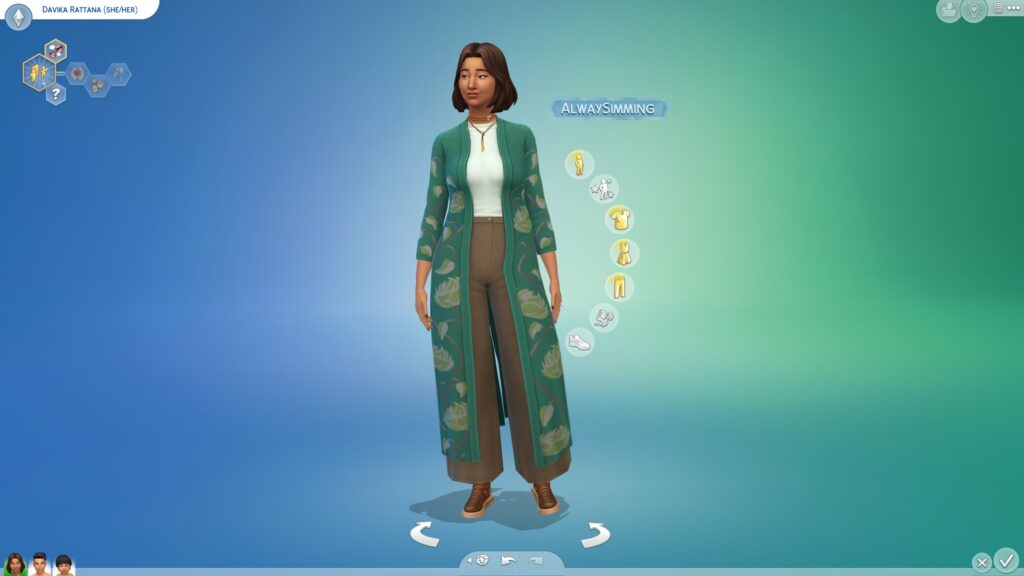The height and width of the screenshot is (576, 1024).
Task: Select the topmost hexagon with multicolored bubbles
Action: [x=55, y=50]
